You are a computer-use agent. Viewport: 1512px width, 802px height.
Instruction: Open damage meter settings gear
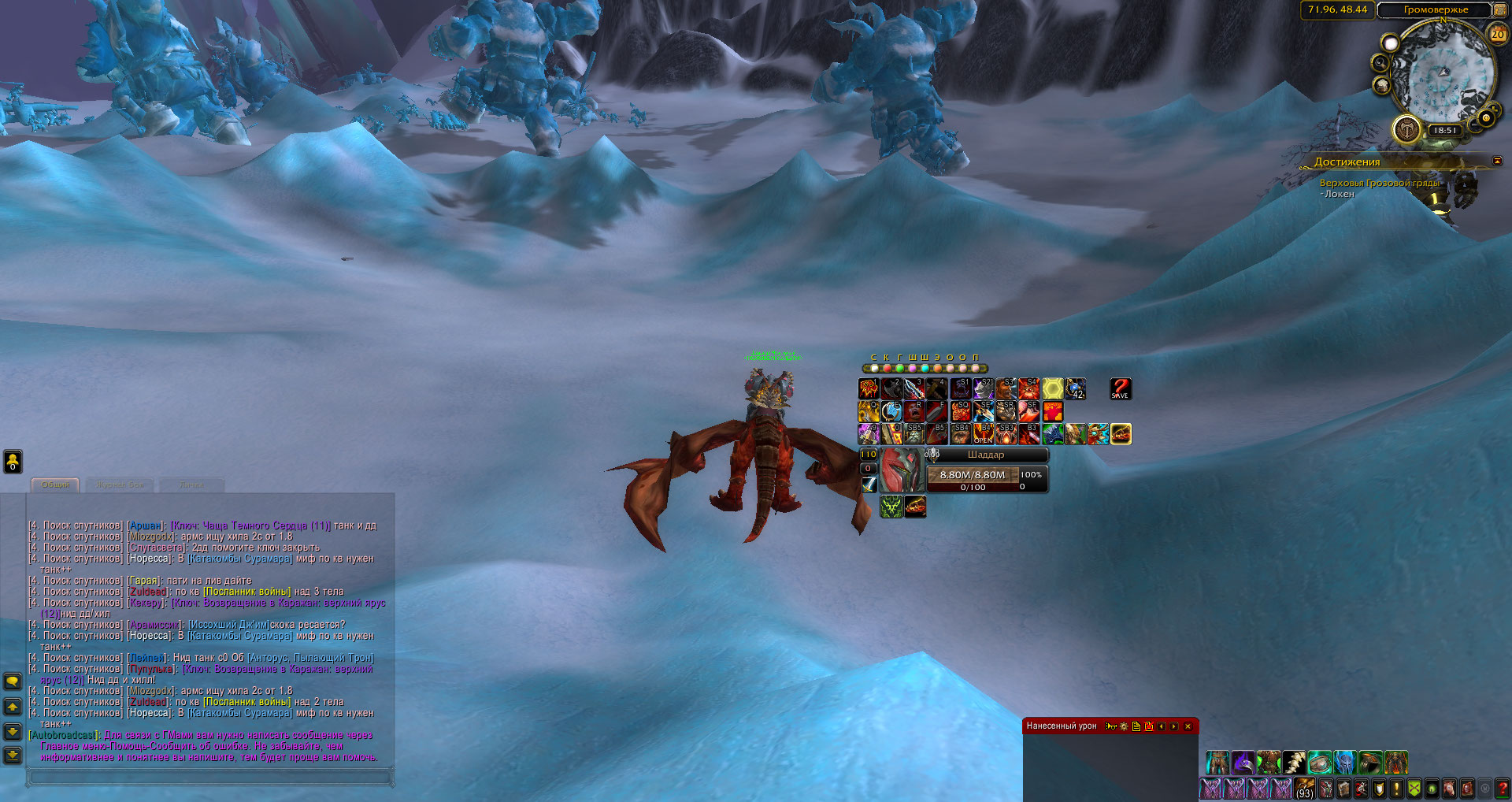pyautogui.click(x=1124, y=726)
